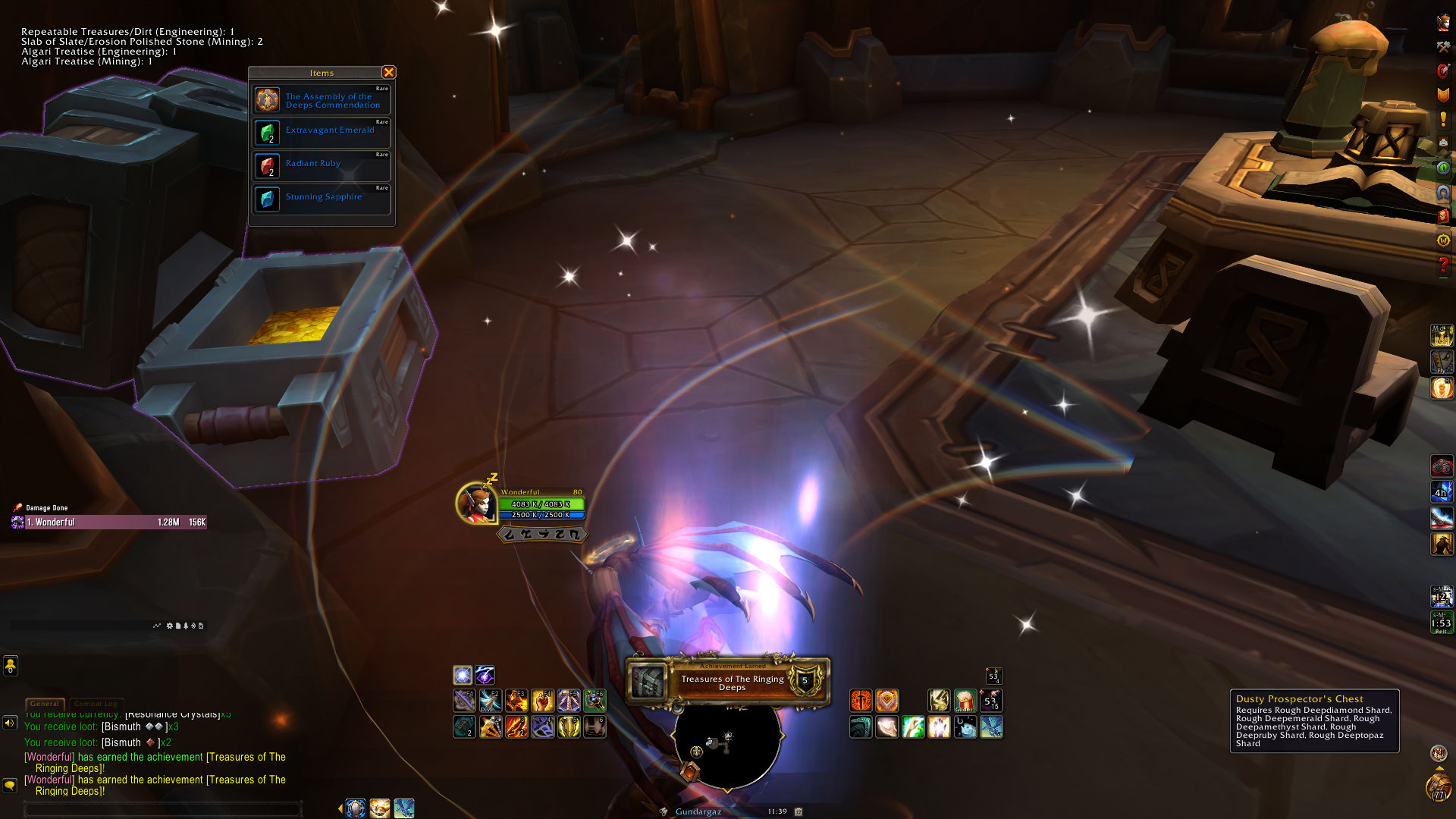Activate the golden fist ability
This screenshot has height=819, width=1456.
point(542,701)
